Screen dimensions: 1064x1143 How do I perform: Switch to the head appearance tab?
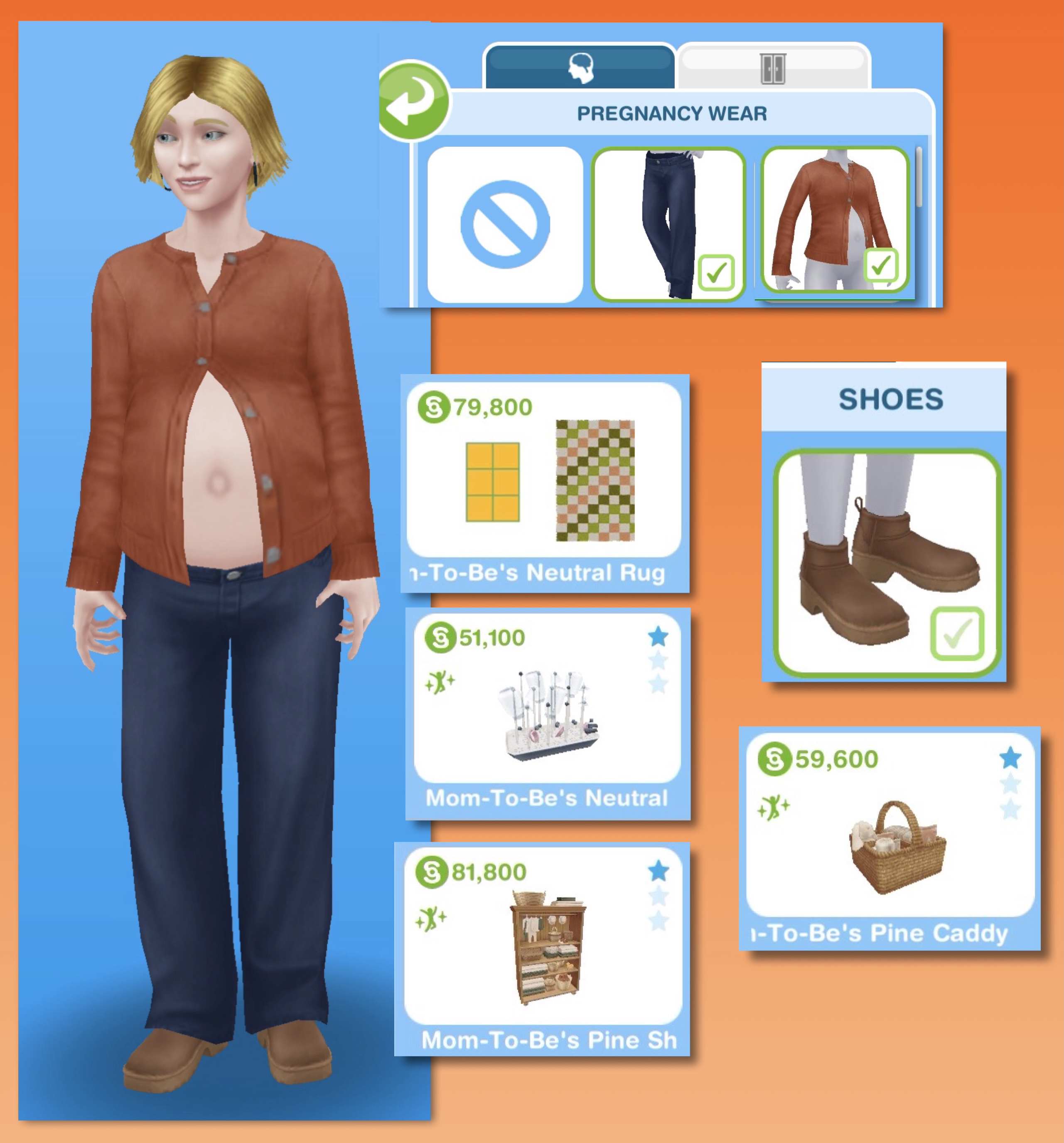[x=580, y=68]
